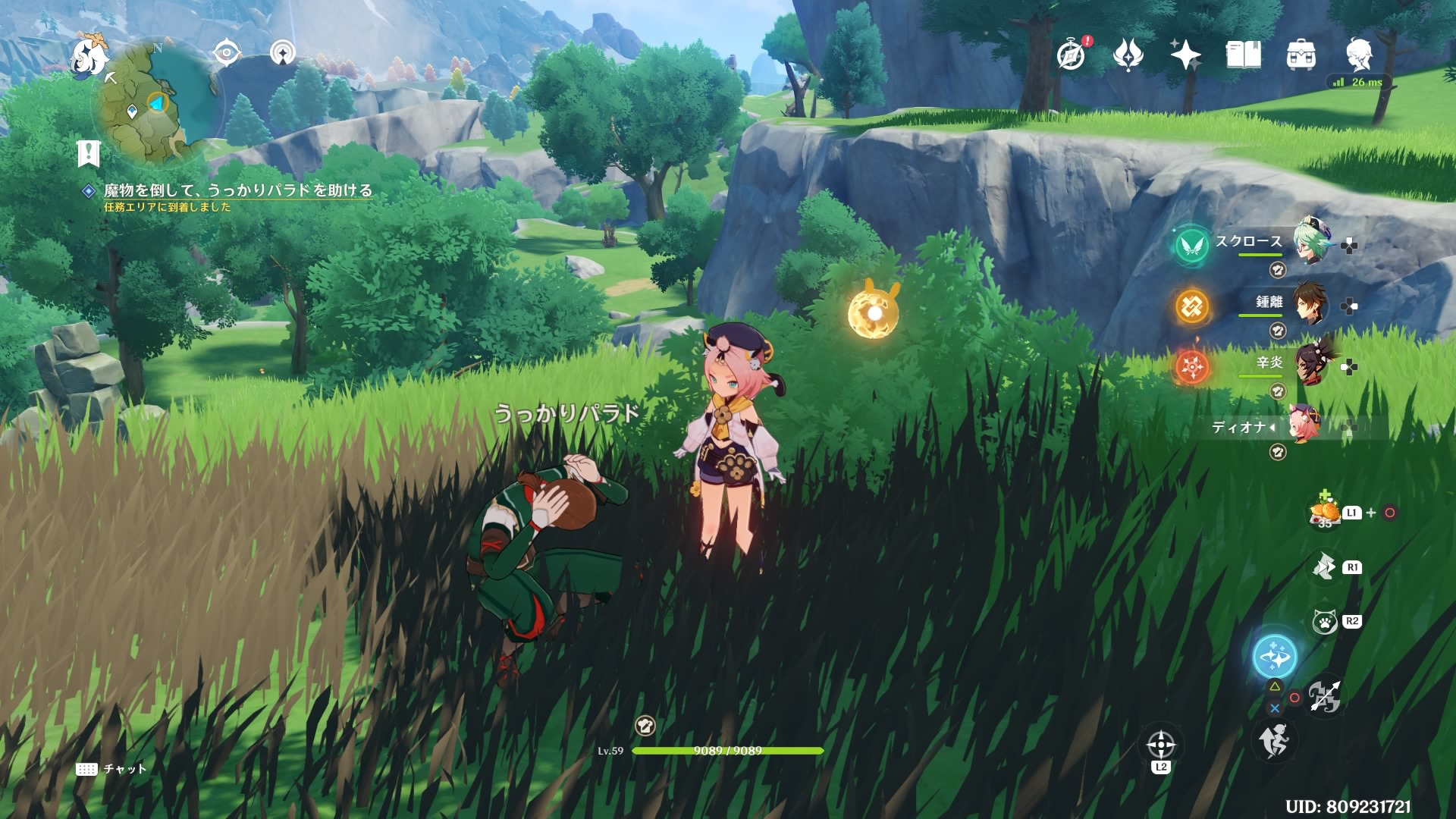This screenshot has width=1456, height=819.
Task: Open the battle pass winged emblem icon
Action: point(1128,55)
